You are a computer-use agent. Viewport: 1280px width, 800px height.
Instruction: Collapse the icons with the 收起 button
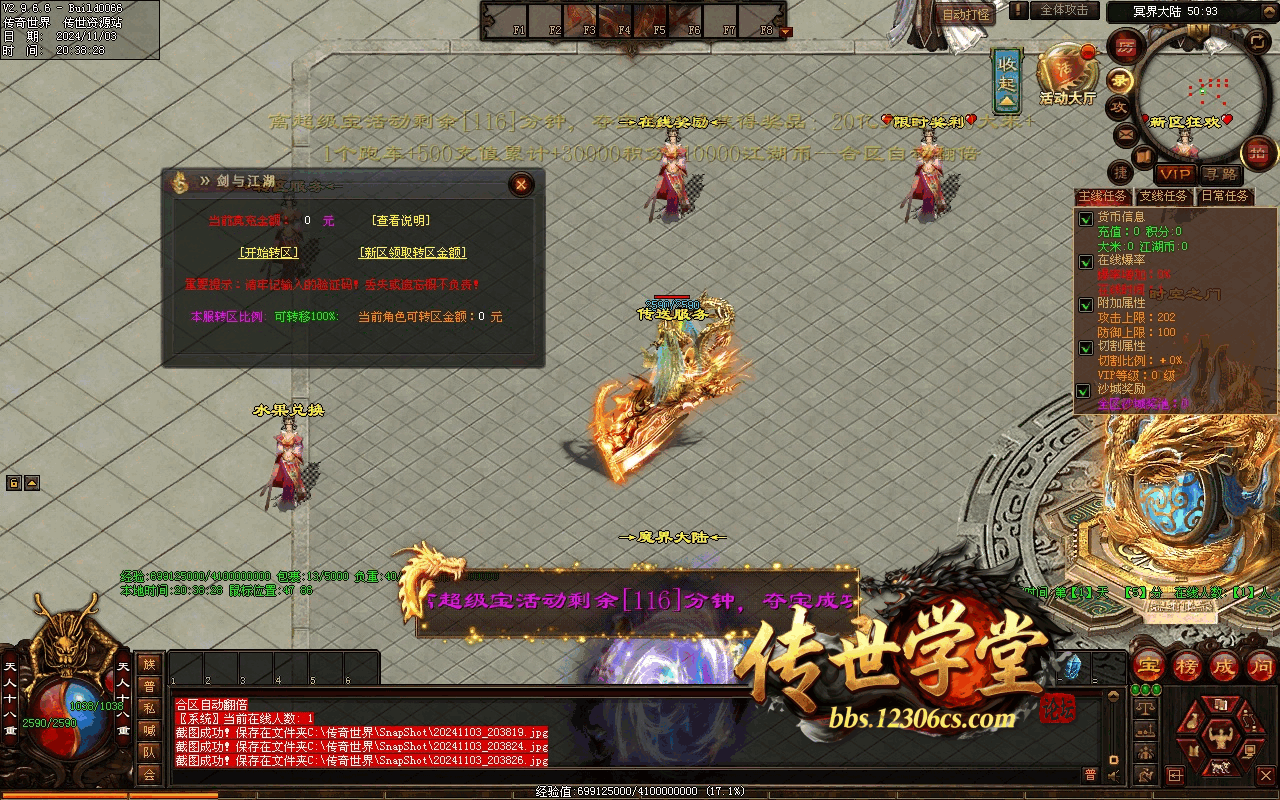[x=1007, y=80]
